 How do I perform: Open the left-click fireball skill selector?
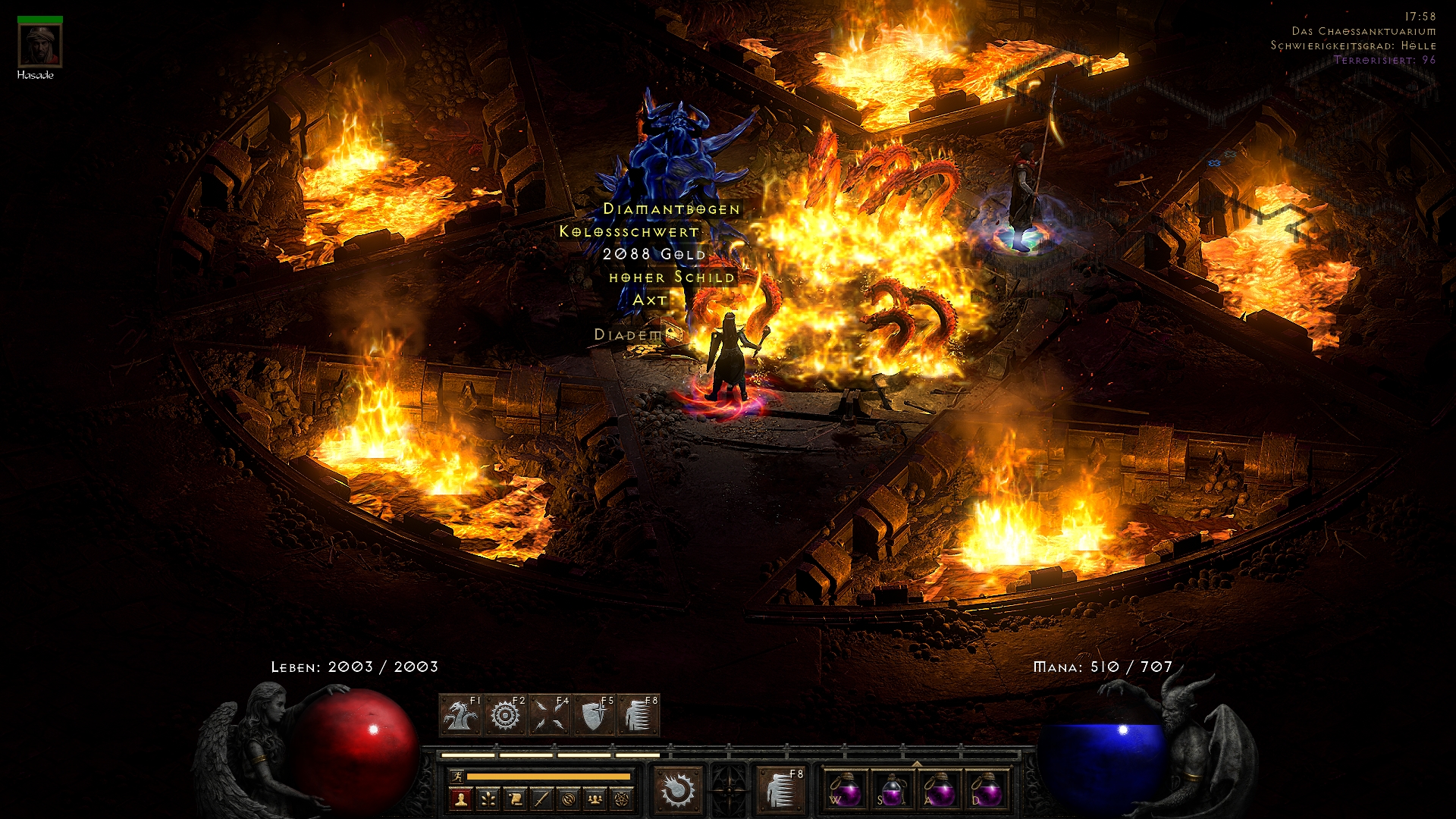tap(678, 789)
